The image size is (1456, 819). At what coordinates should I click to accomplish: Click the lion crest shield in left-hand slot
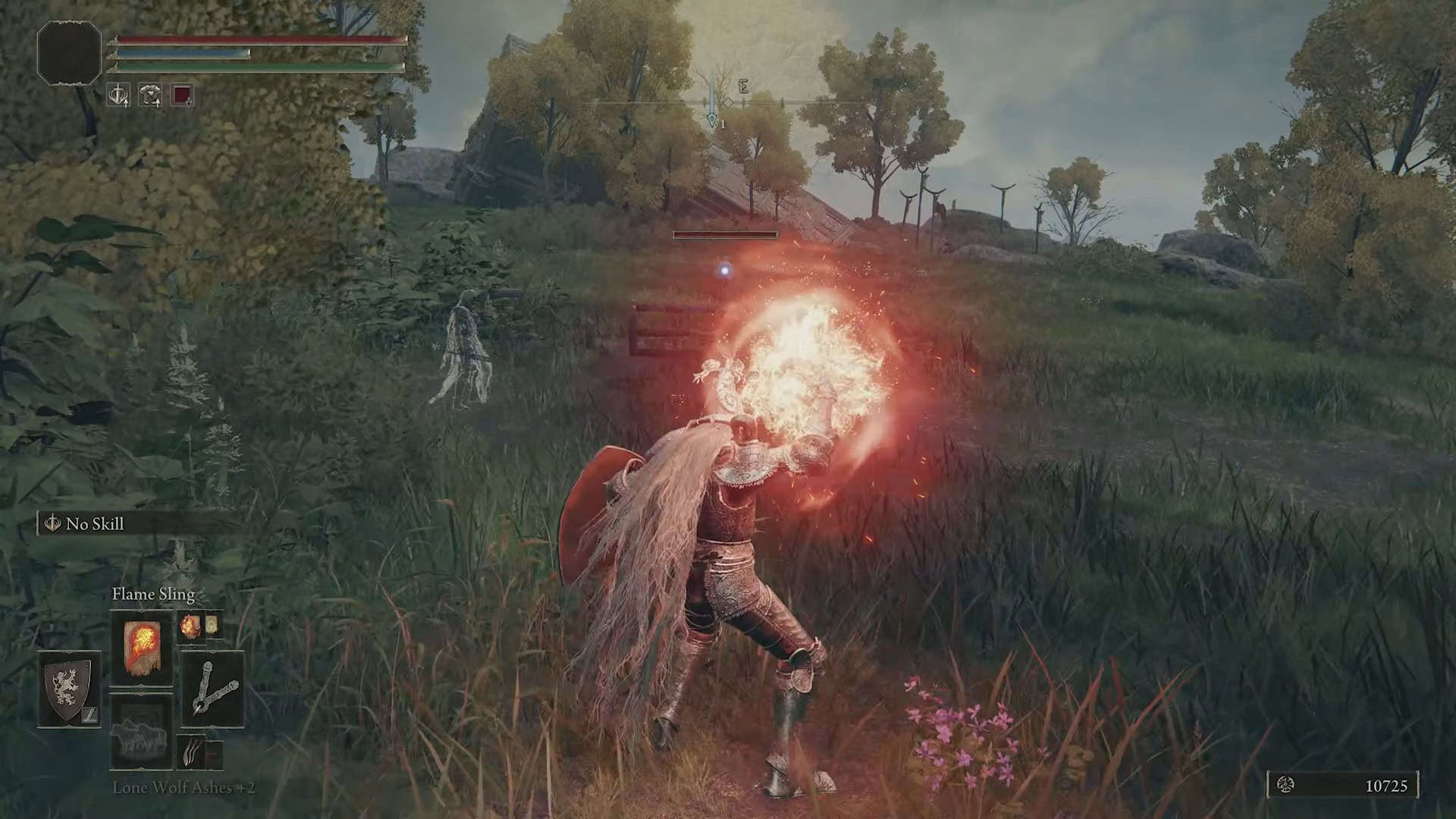(67, 692)
